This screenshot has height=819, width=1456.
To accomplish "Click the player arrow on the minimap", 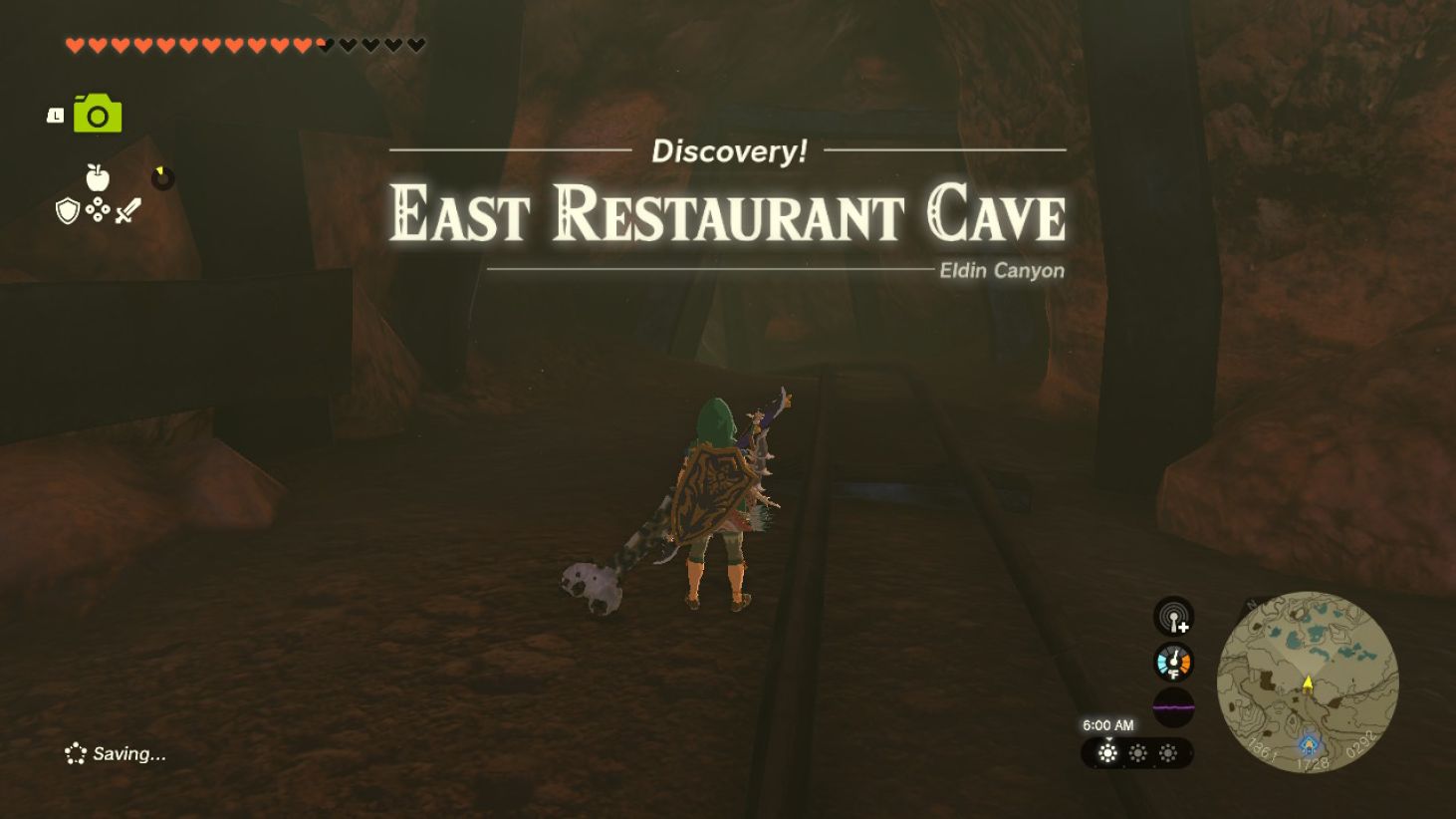I will (1308, 684).
